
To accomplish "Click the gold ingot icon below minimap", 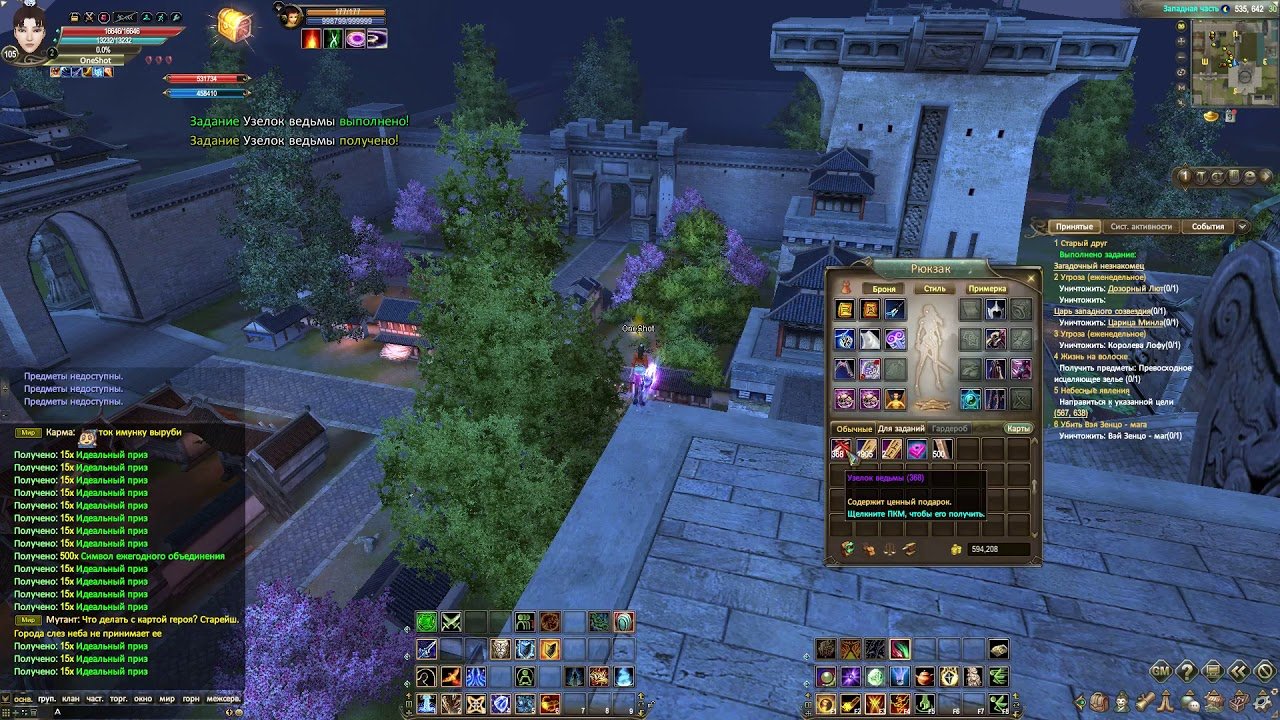I will point(1211,116).
